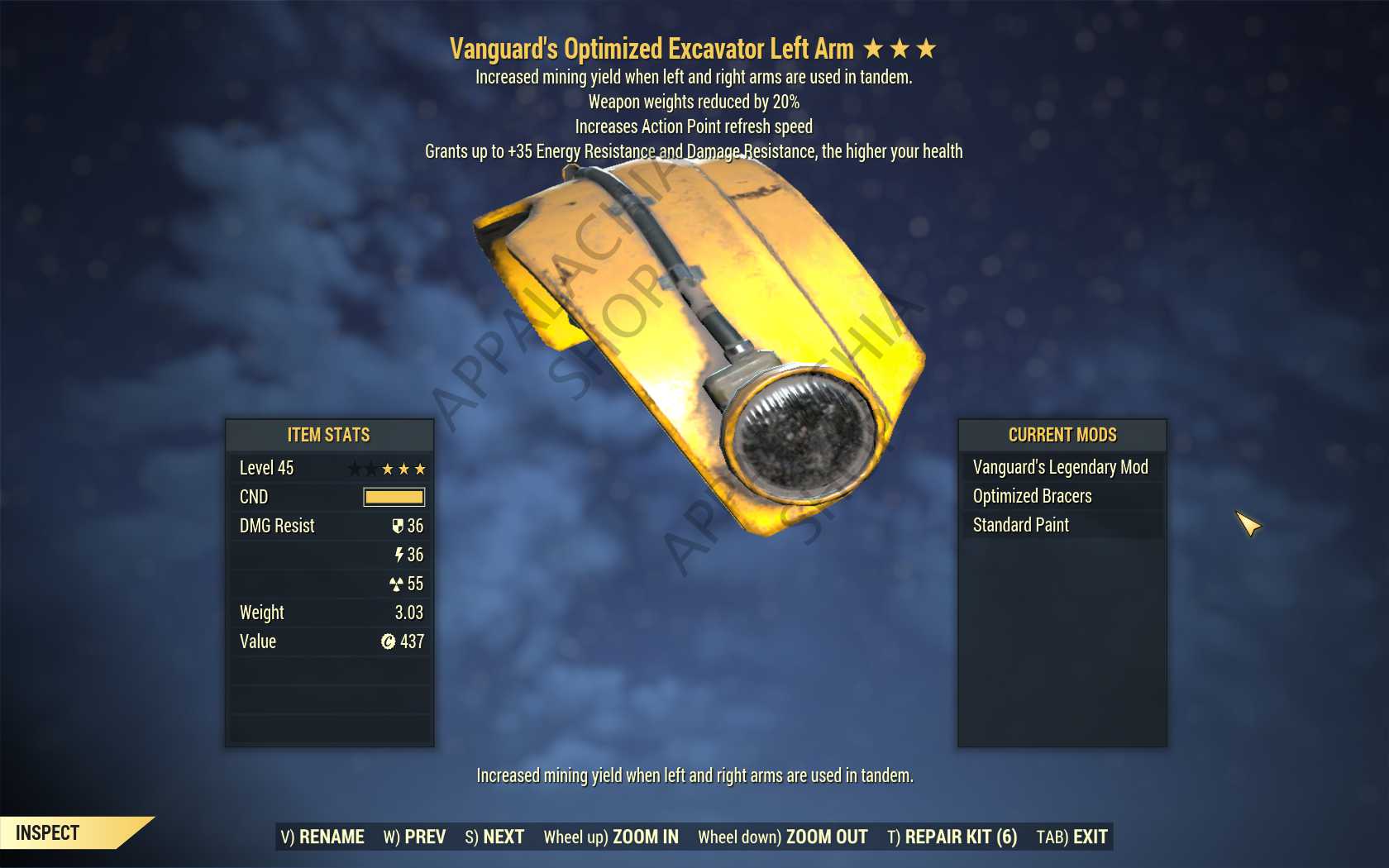Exit the inspect screen

click(1072, 837)
